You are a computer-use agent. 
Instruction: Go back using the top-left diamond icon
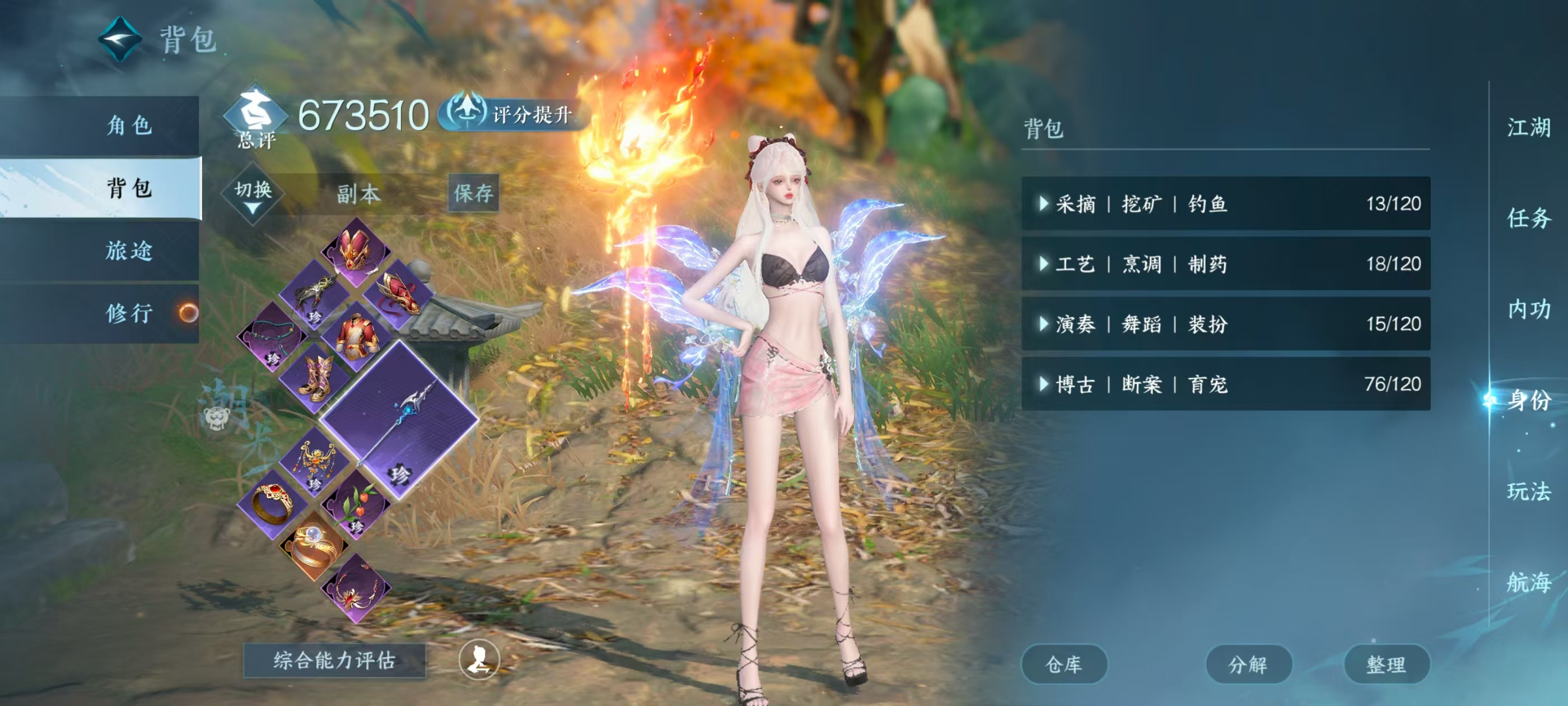click(120, 38)
